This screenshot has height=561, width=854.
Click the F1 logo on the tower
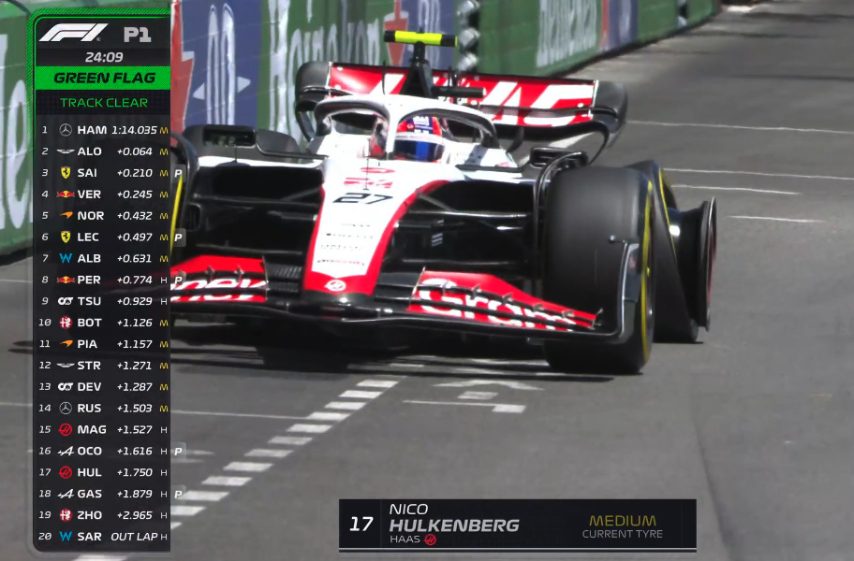coord(73,33)
